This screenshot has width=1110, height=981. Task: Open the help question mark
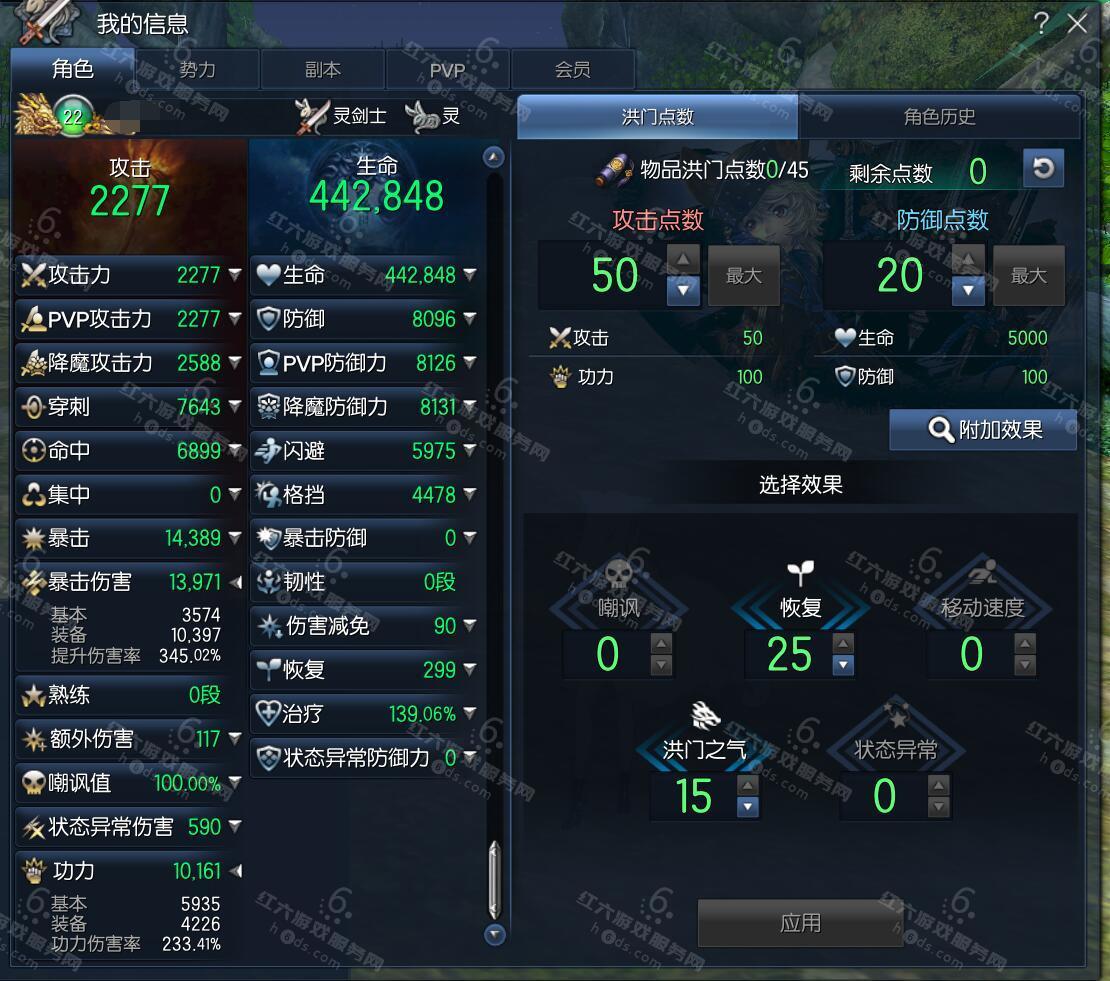(1041, 23)
